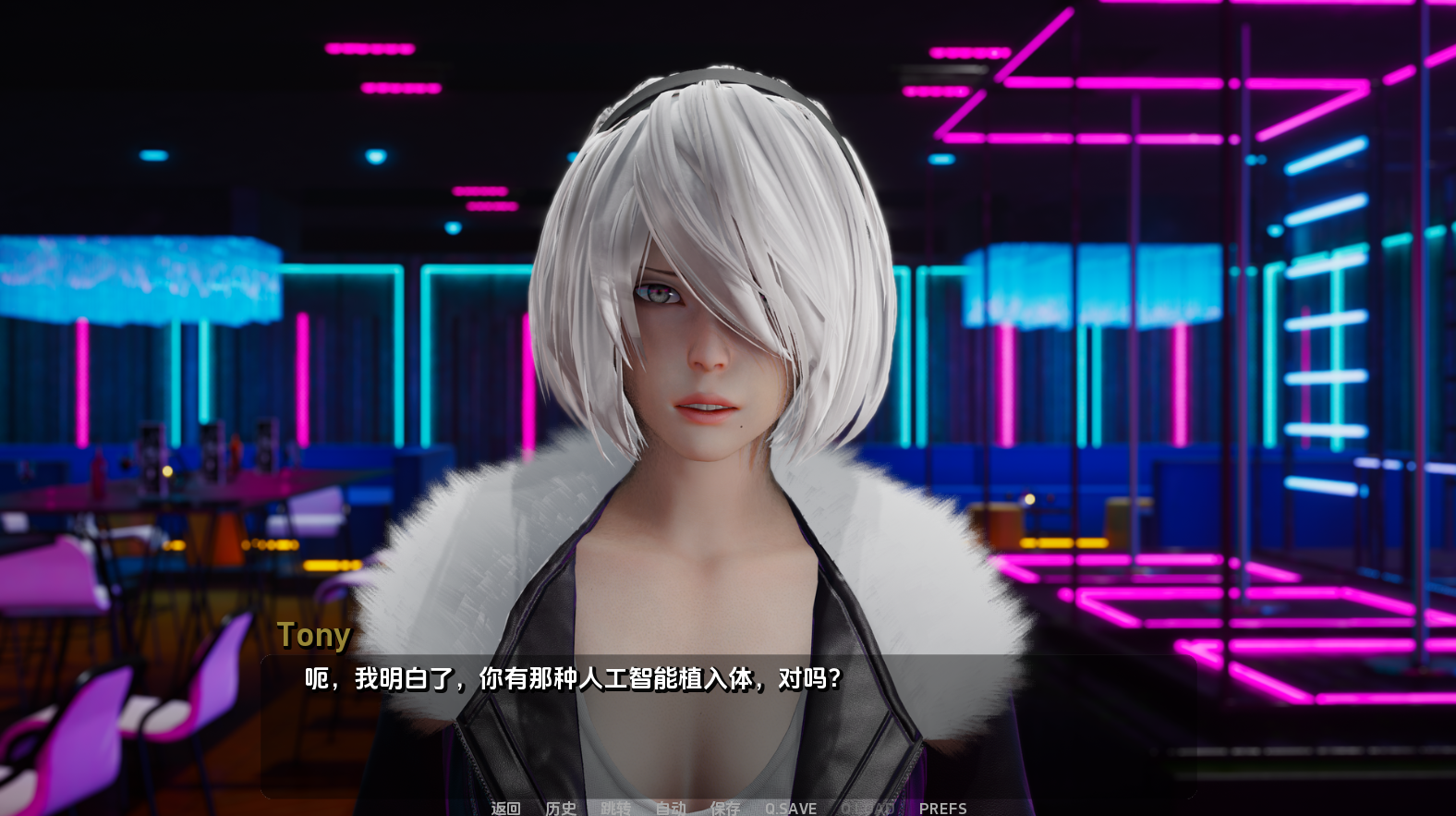1456x816 pixels.
Task: Open skip mode with 跳转 button
Action: coord(616,807)
